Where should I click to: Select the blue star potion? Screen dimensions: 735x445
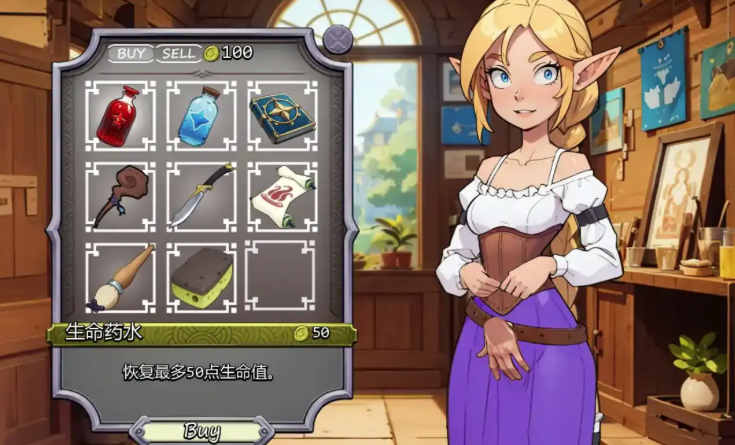click(201, 117)
